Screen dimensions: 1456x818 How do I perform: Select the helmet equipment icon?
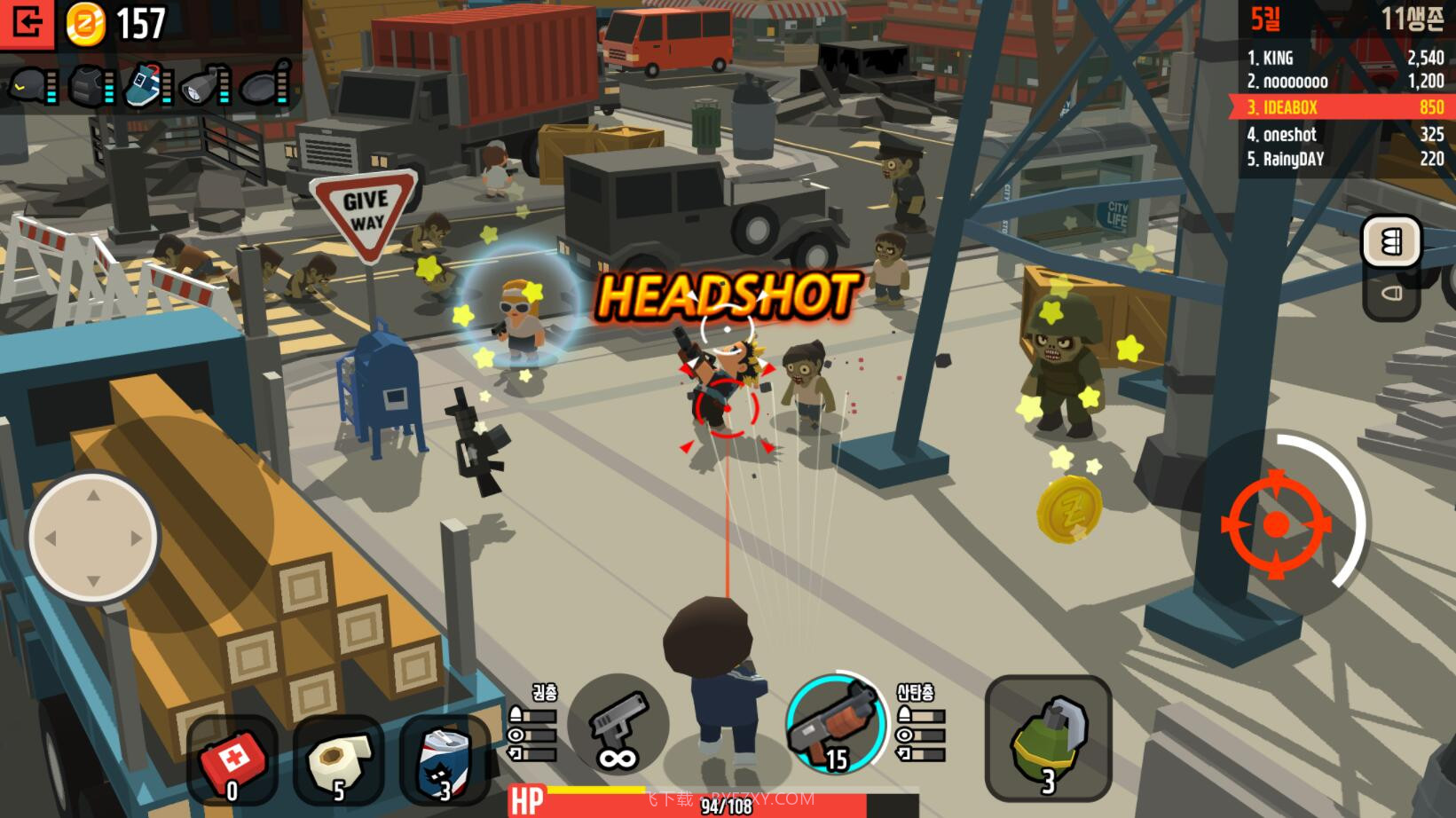click(28, 86)
